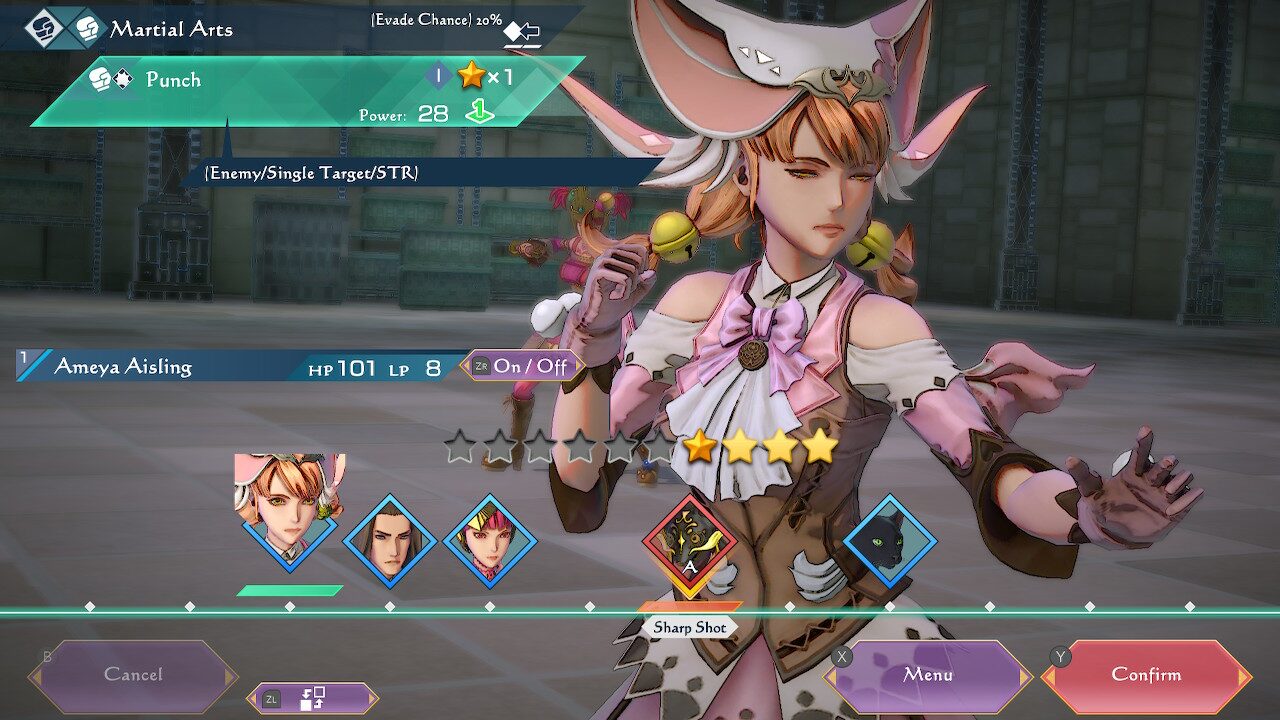Click the swap formation button

tap(312, 698)
